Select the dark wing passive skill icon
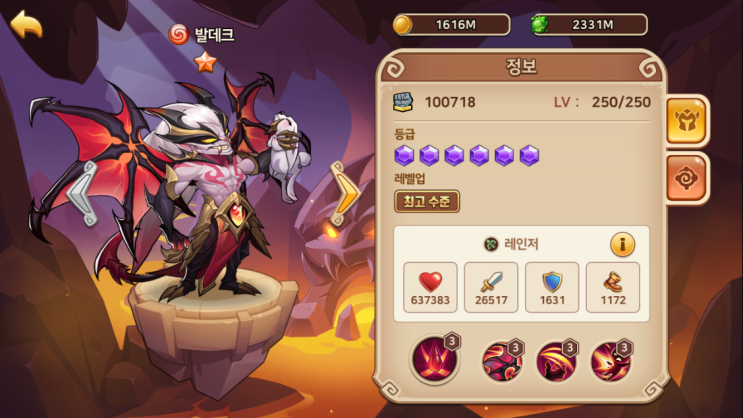 tap(502, 362)
